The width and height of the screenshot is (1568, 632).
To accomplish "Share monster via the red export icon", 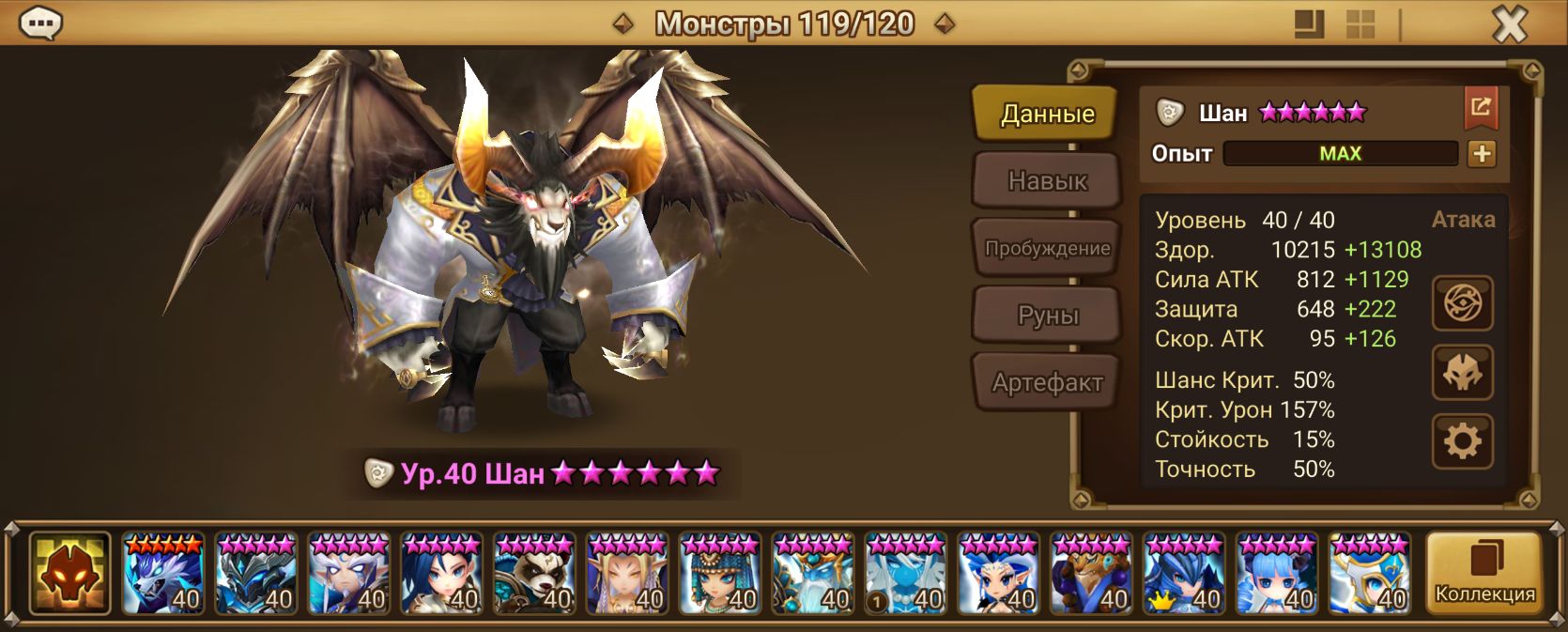I will (1481, 108).
